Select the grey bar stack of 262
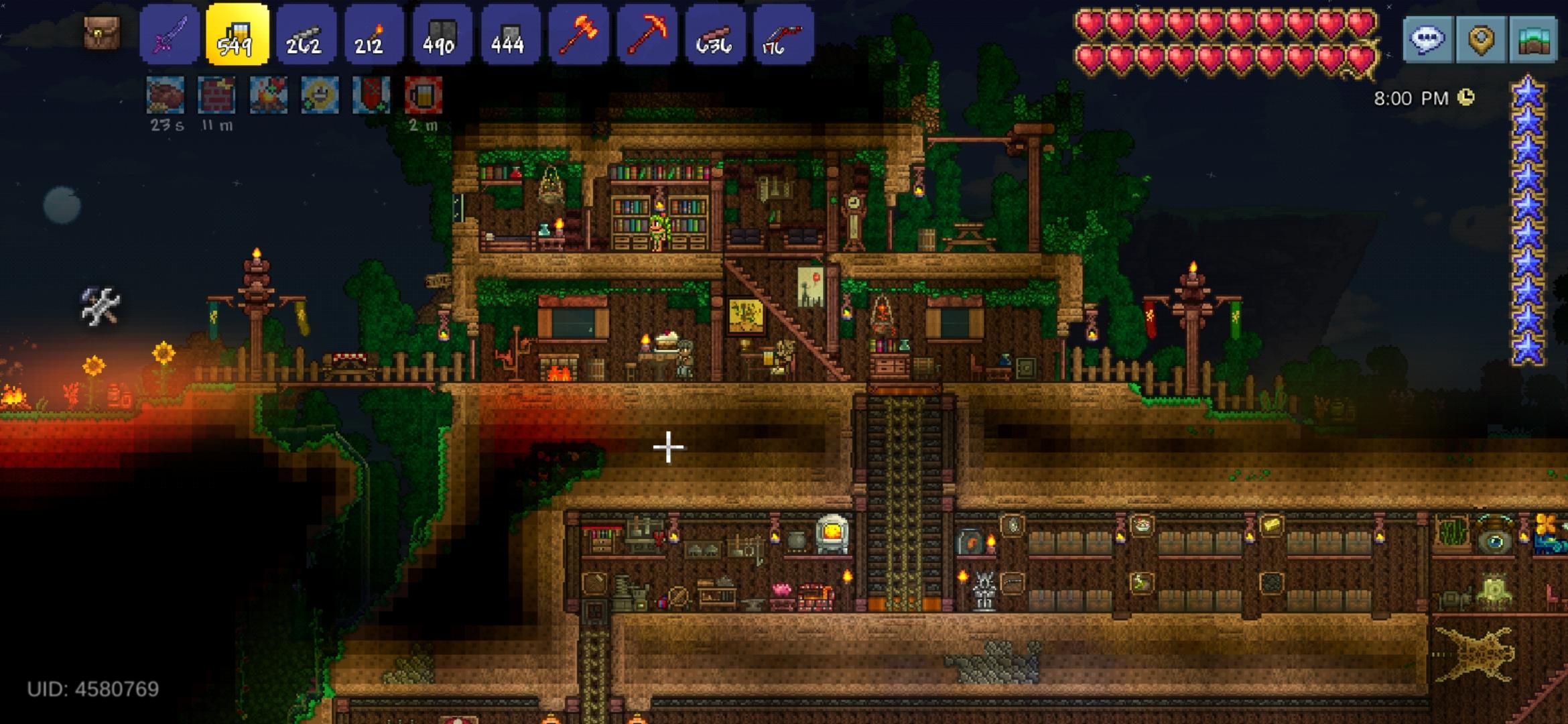 pyautogui.click(x=306, y=35)
